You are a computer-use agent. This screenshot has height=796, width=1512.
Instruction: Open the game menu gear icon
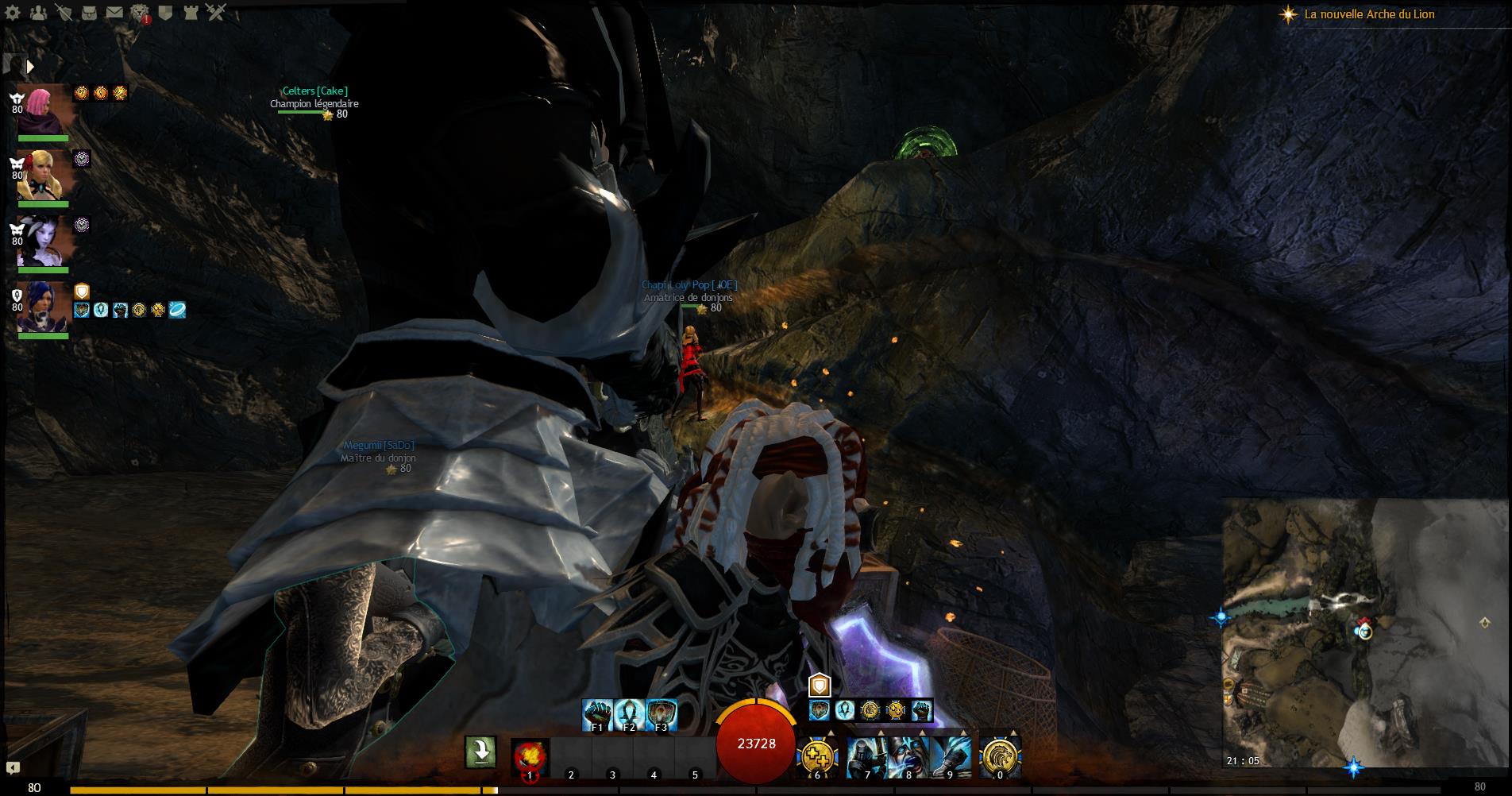pyautogui.click(x=13, y=13)
